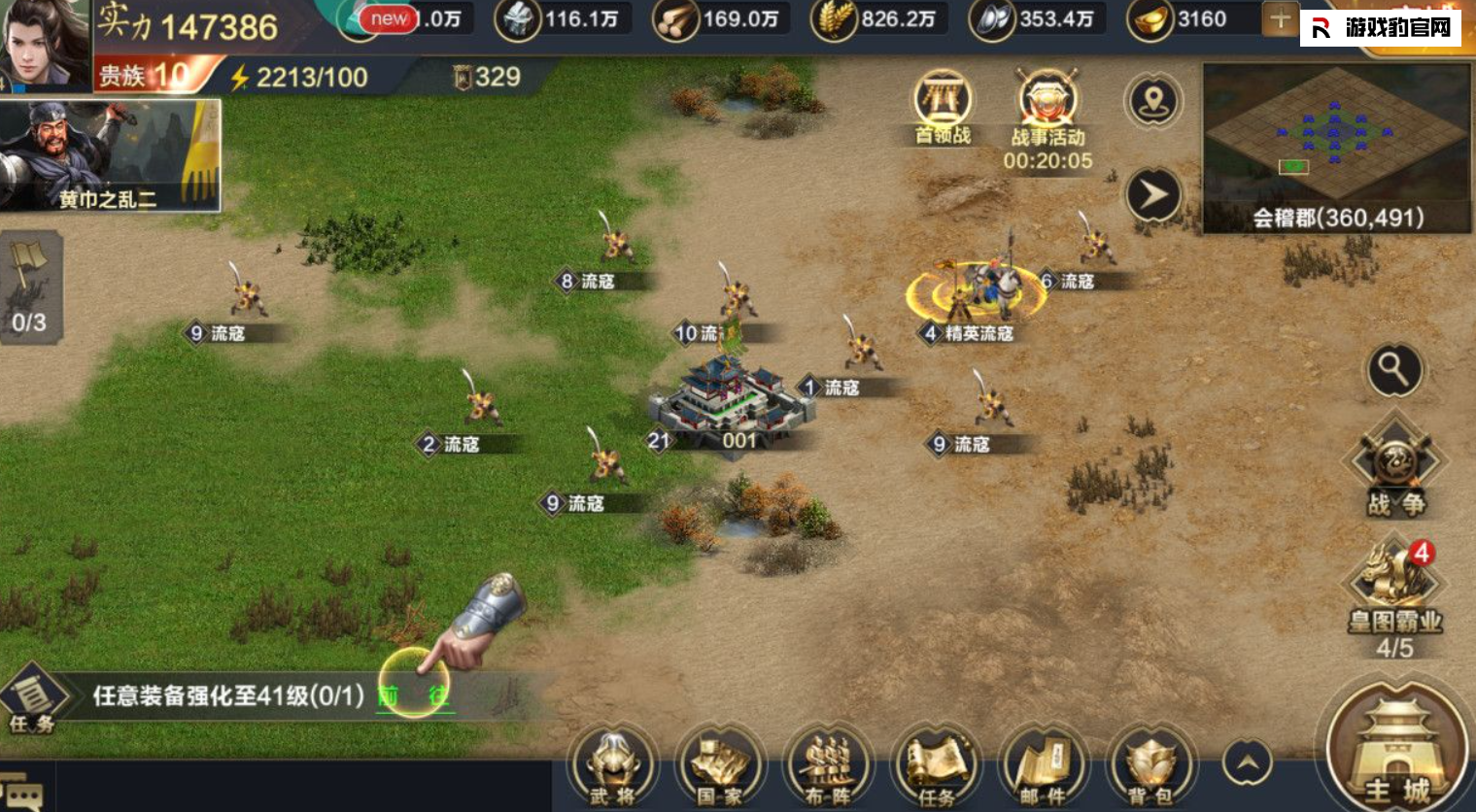Click the round right-arrow button
This screenshot has width=1476, height=812.
1153,195
